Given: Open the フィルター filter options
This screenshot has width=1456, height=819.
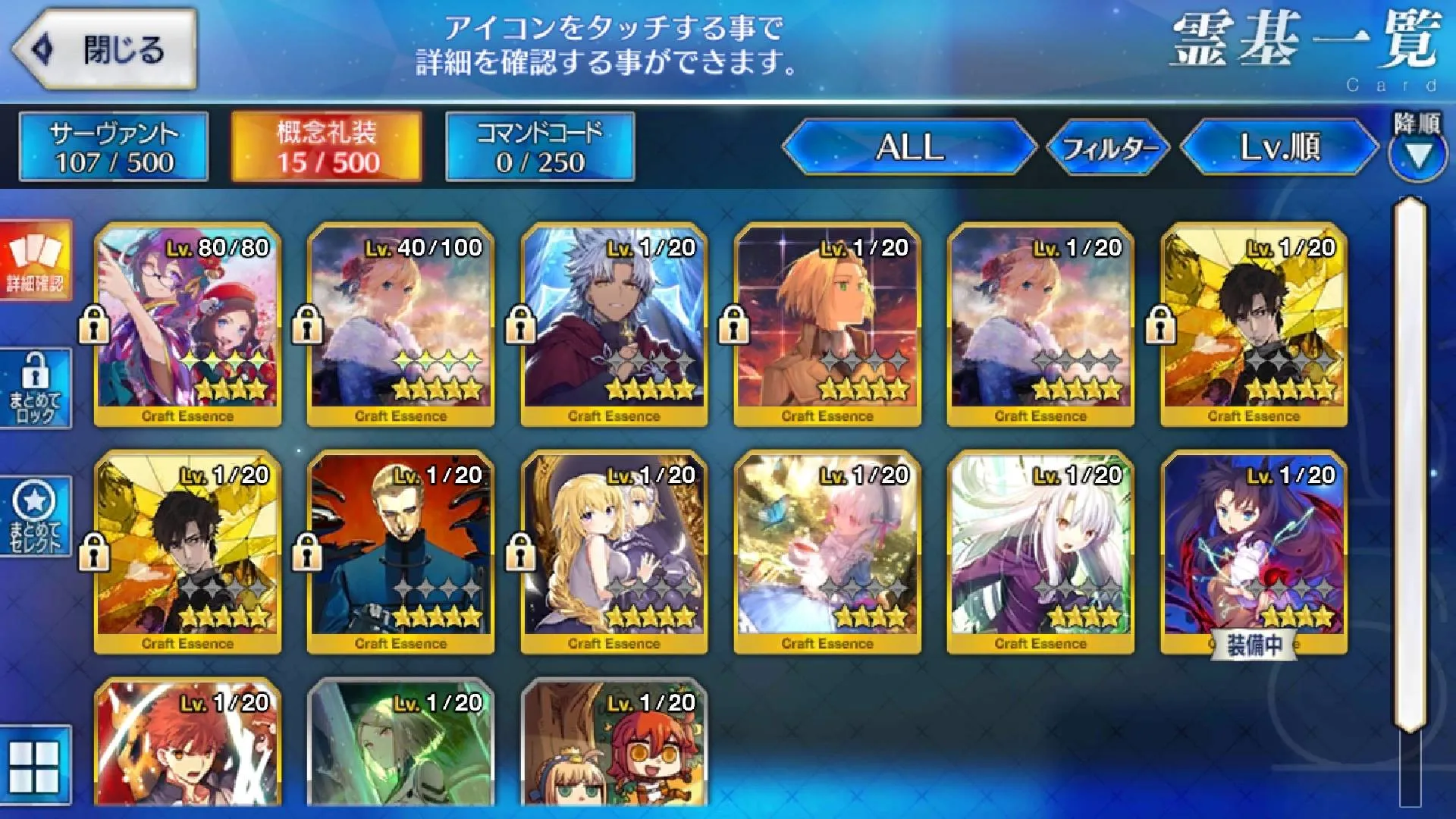Looking at the screenshot, I should 1108,147.
